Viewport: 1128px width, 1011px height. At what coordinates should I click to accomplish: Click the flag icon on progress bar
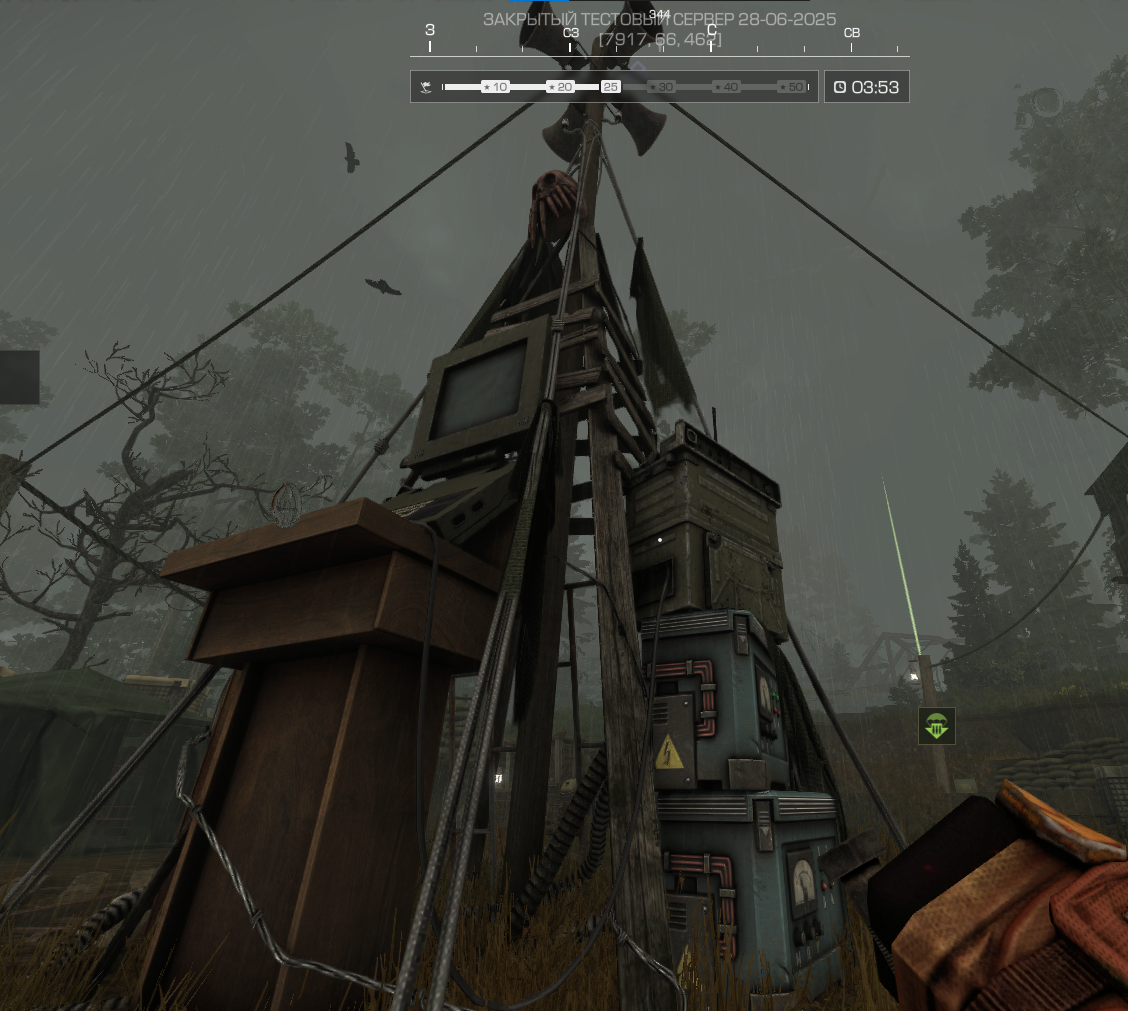pyautogui.click(x=427, y=87)
